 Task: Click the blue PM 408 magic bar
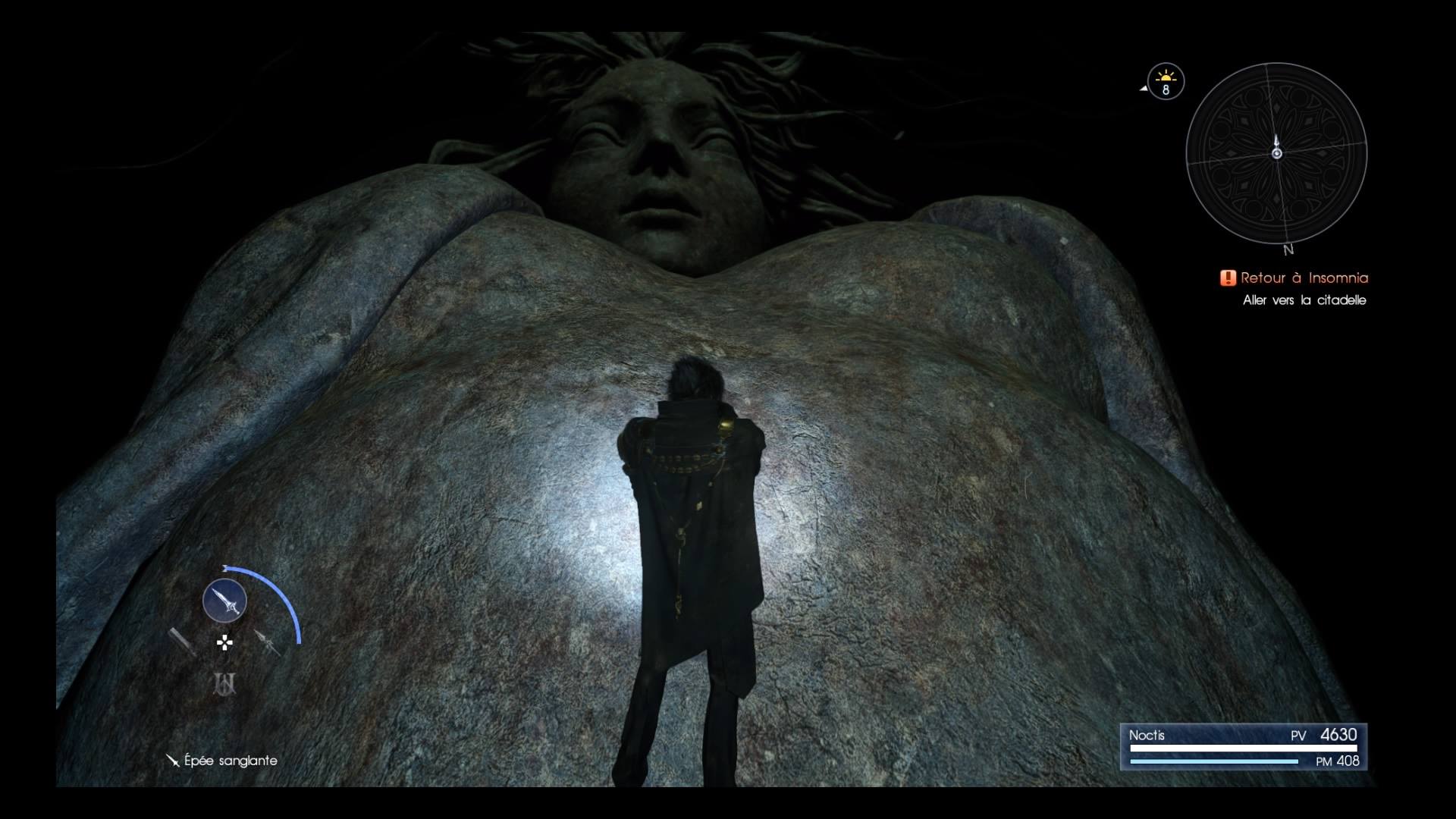click(x=1213, y=761)
